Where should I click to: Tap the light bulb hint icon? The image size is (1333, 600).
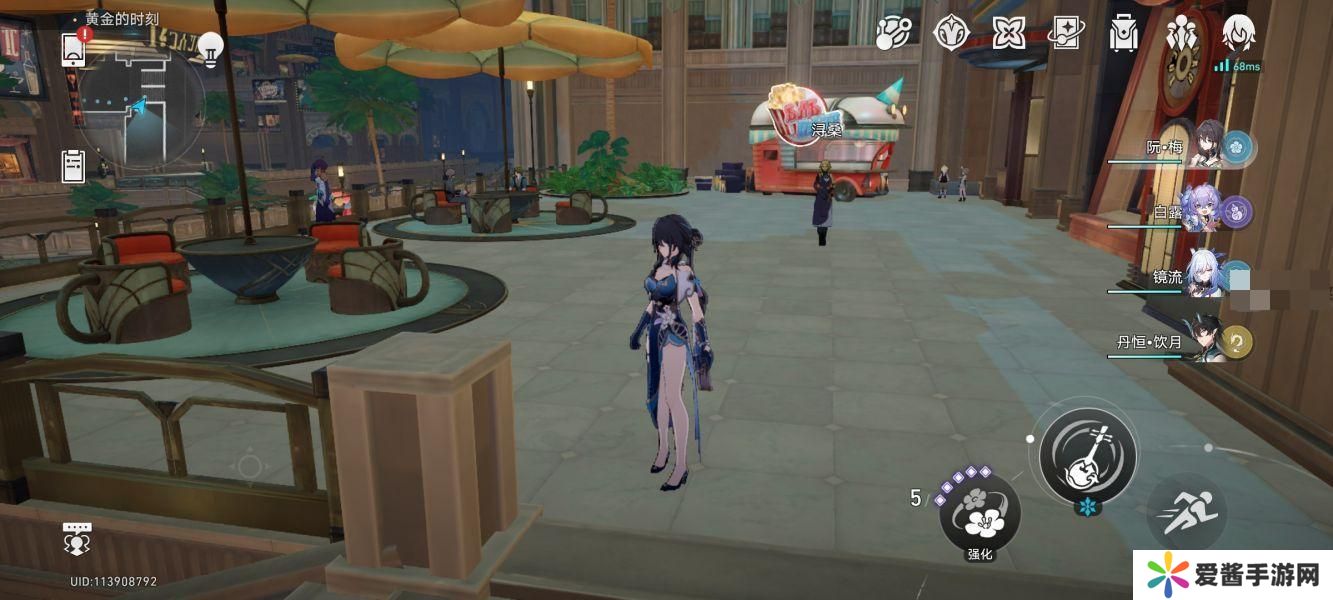[210, 47]
